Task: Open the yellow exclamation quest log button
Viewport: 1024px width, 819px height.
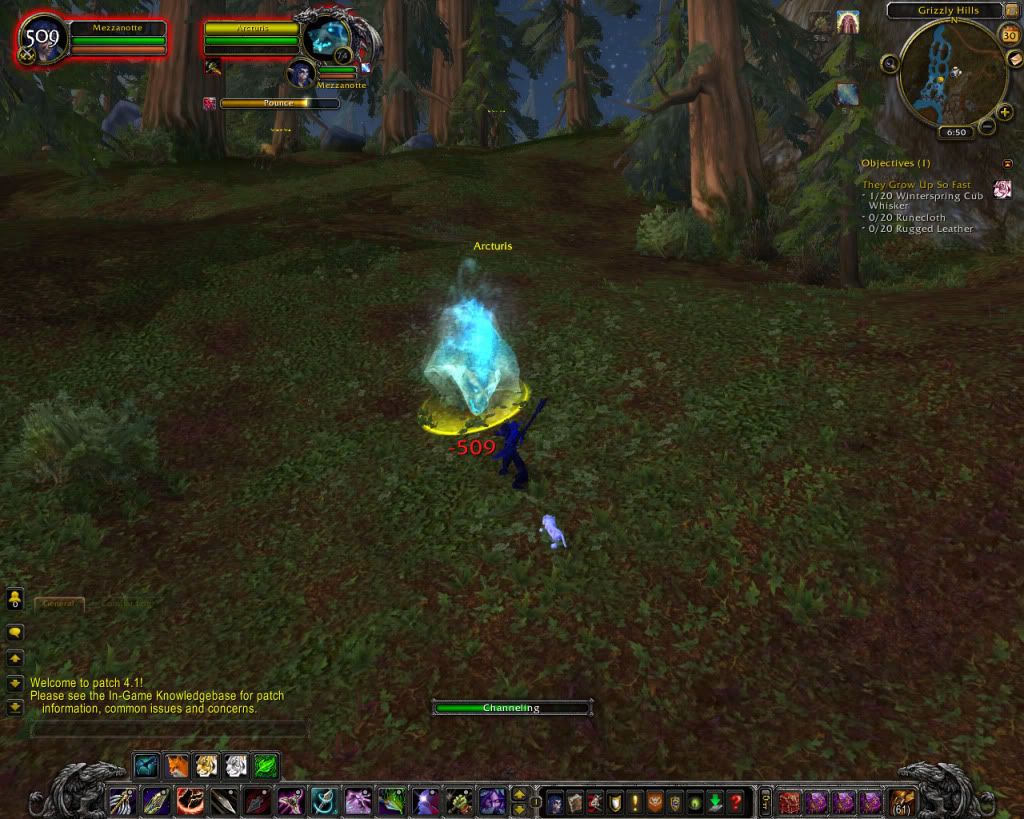Action: [635, 802]
